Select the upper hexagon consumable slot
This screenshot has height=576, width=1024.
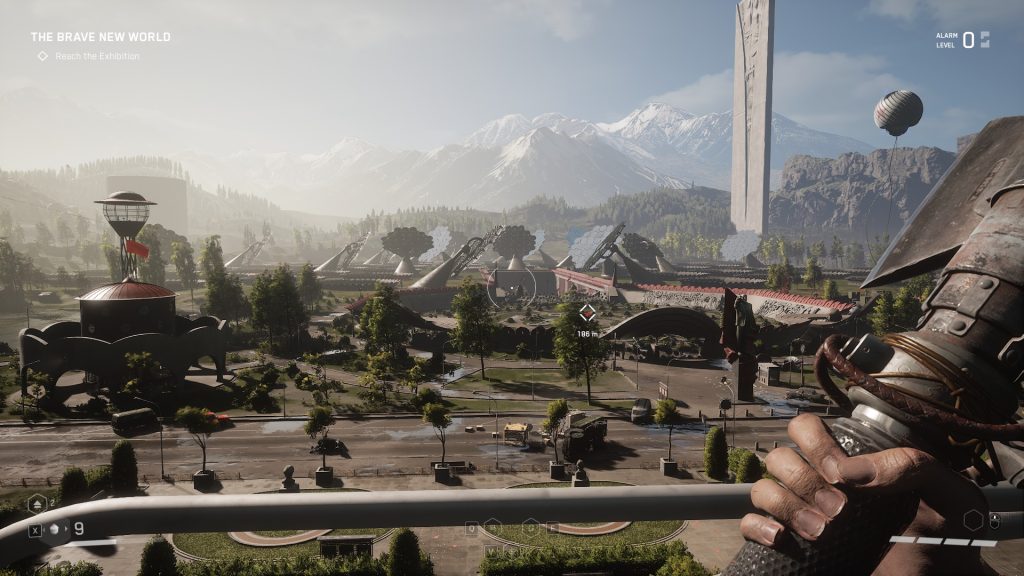click(37, 503)
